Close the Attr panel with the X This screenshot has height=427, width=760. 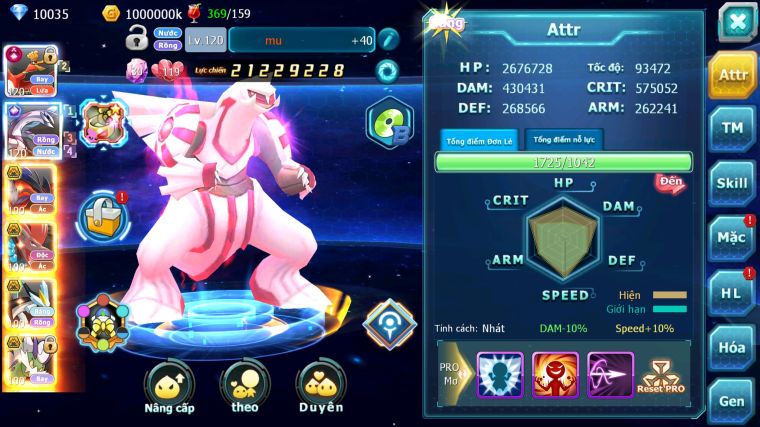click(x=737, y=23)
